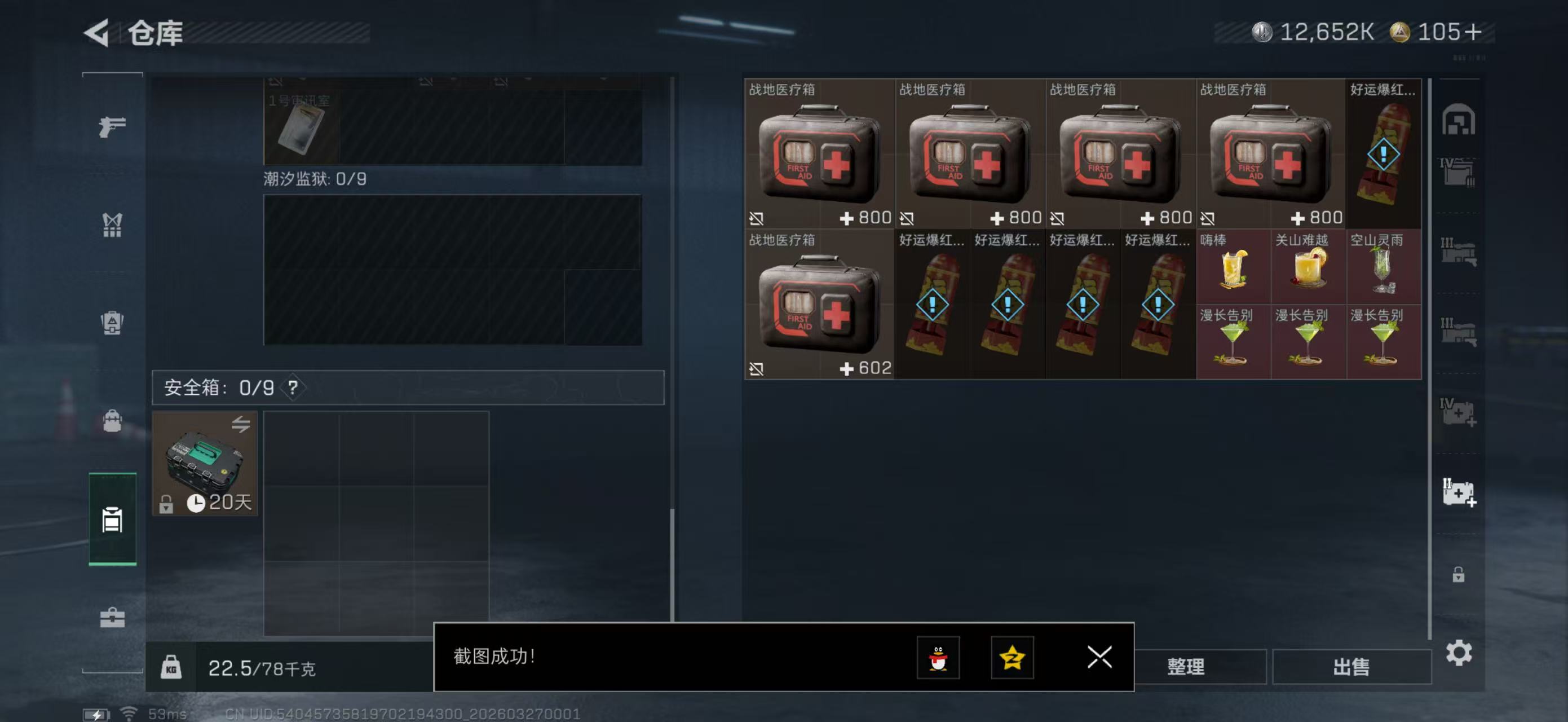1568x722 pixels.
Task: Click the 22.5/78千克 weight capacity bar
Action: point(255,668)
